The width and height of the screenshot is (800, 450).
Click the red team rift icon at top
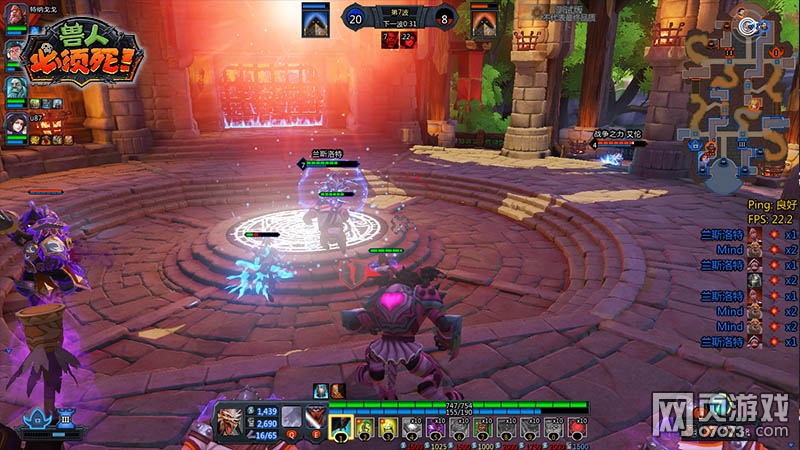[485, 20]
